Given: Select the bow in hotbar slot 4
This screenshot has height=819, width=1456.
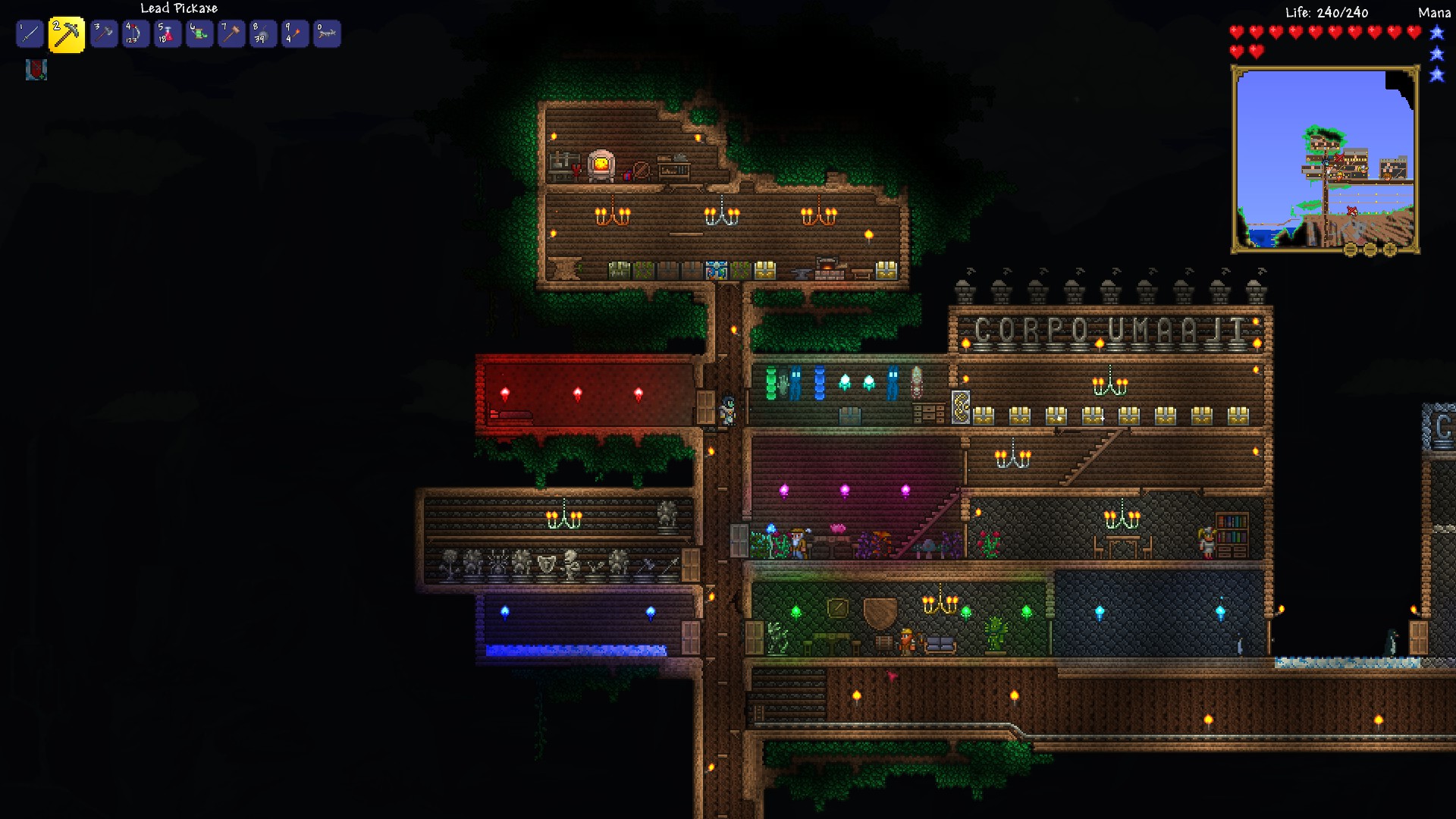Looking at the screenshot, I should (136, 33).
